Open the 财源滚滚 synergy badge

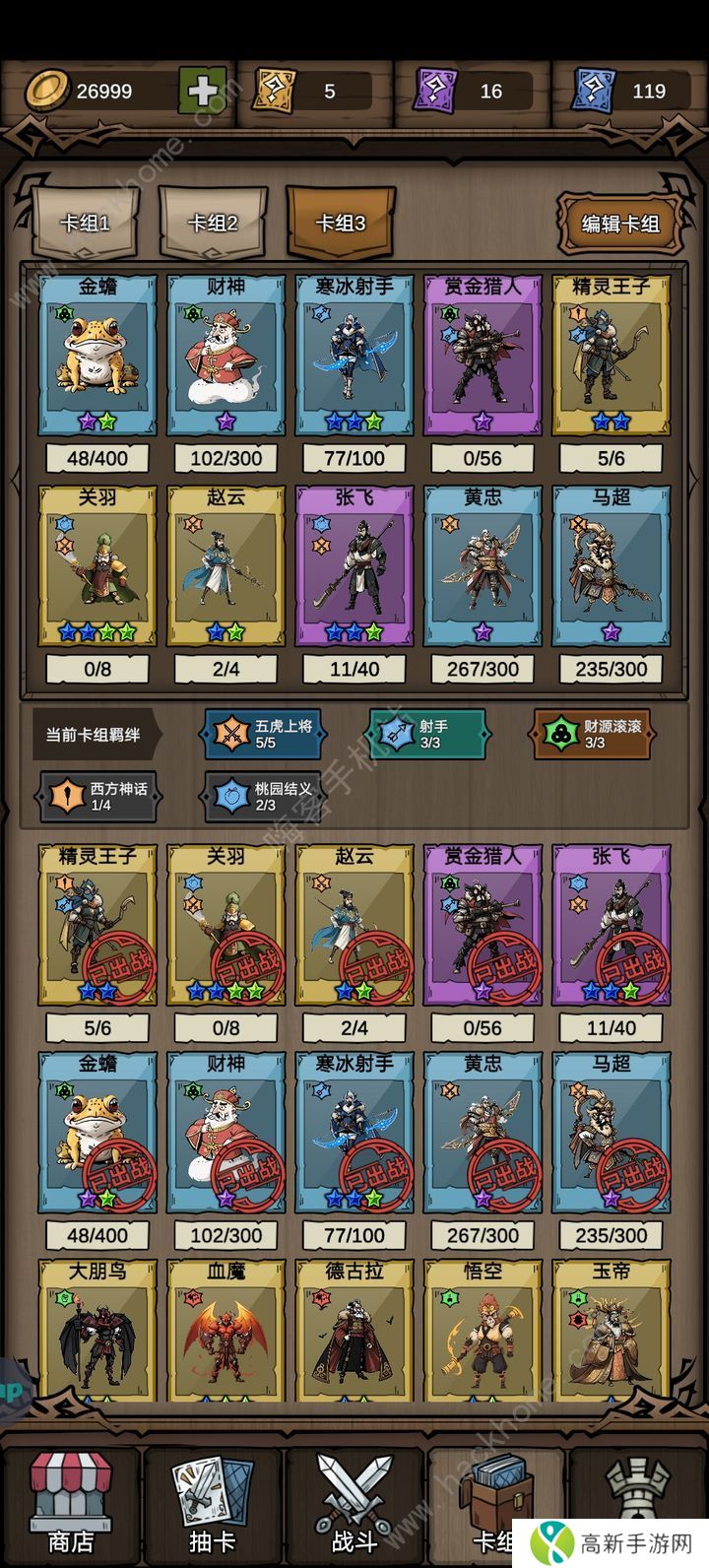click(593, 734)
